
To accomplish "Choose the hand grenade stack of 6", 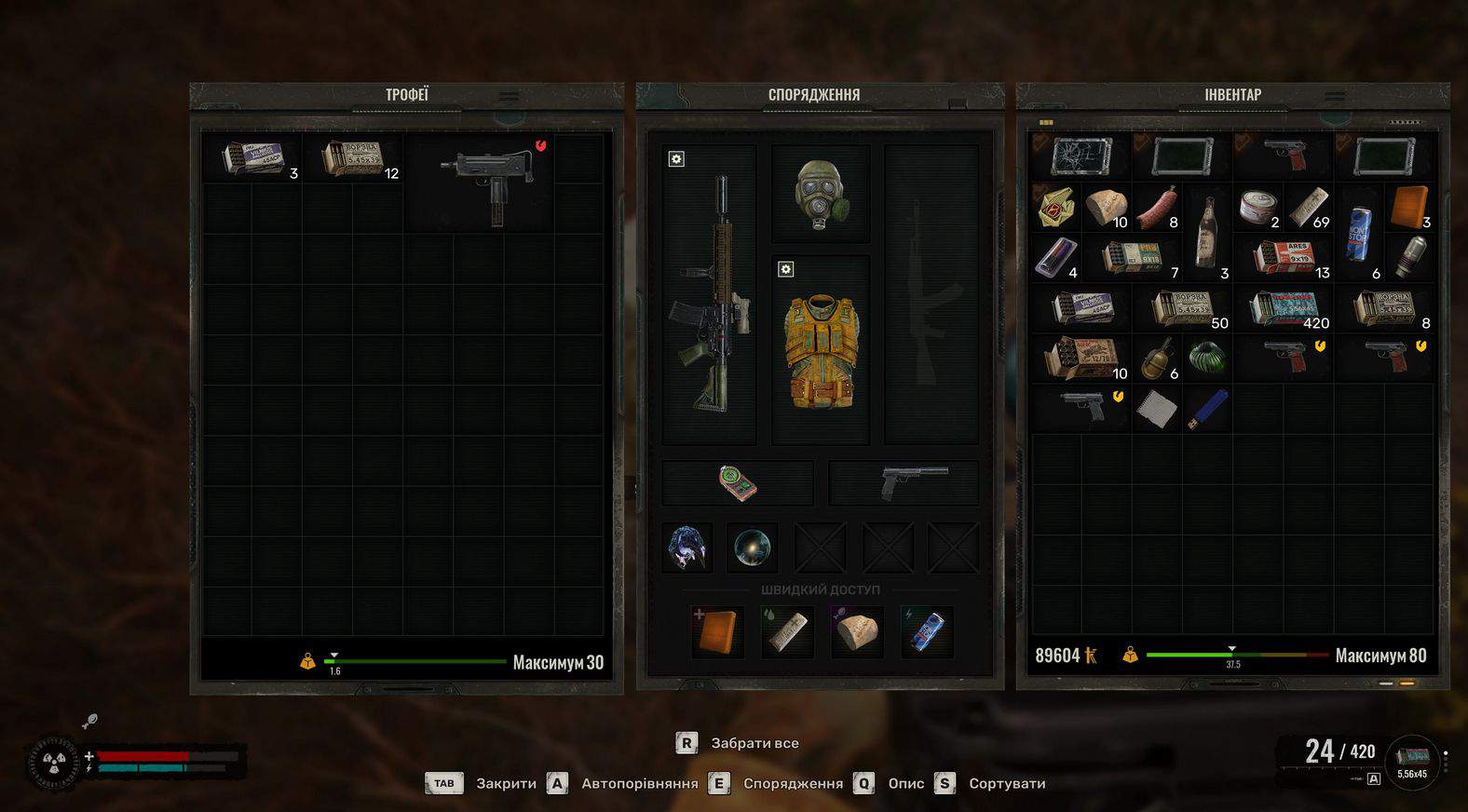I will point(1158,359).
